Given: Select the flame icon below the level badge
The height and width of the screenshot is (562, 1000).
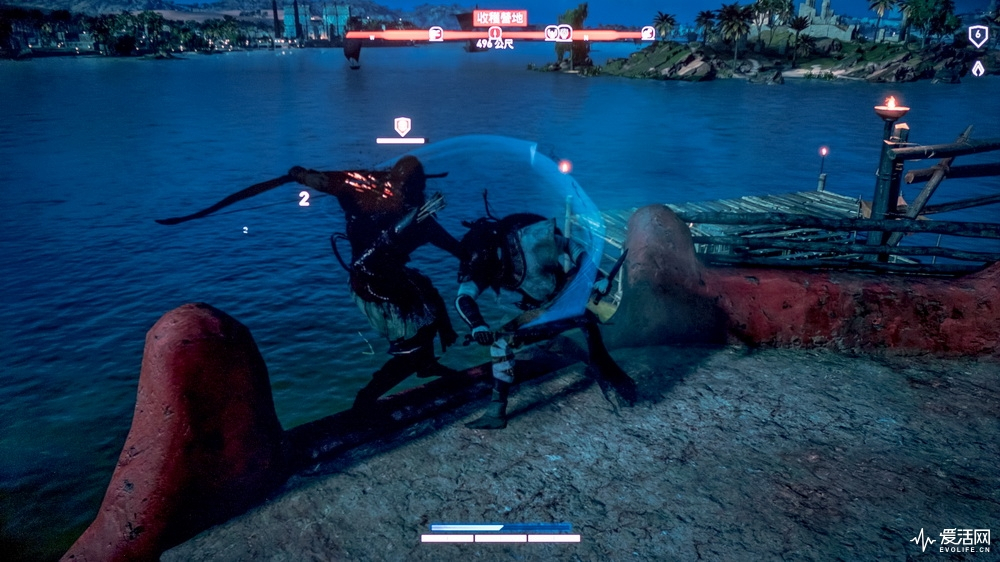Looking at the screenshot, I should 977,69.
